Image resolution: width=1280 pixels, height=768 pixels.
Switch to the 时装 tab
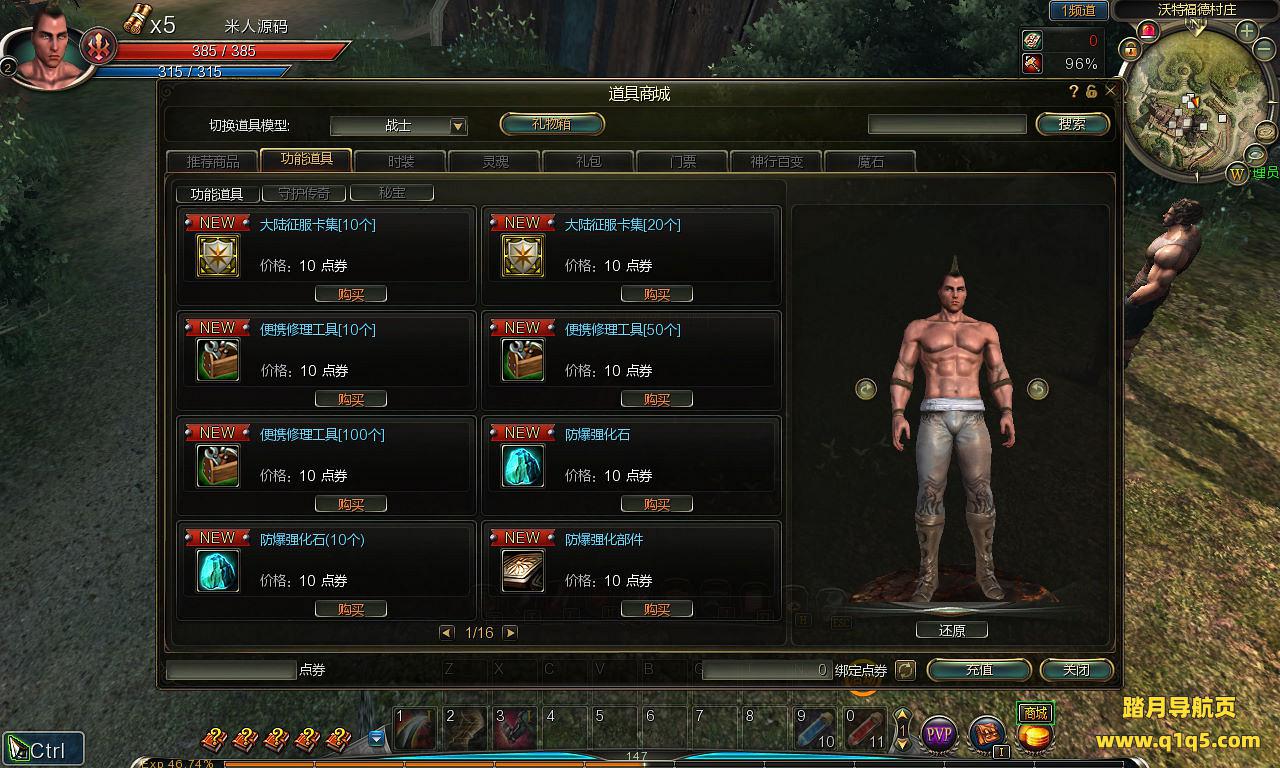pos(400,161)
